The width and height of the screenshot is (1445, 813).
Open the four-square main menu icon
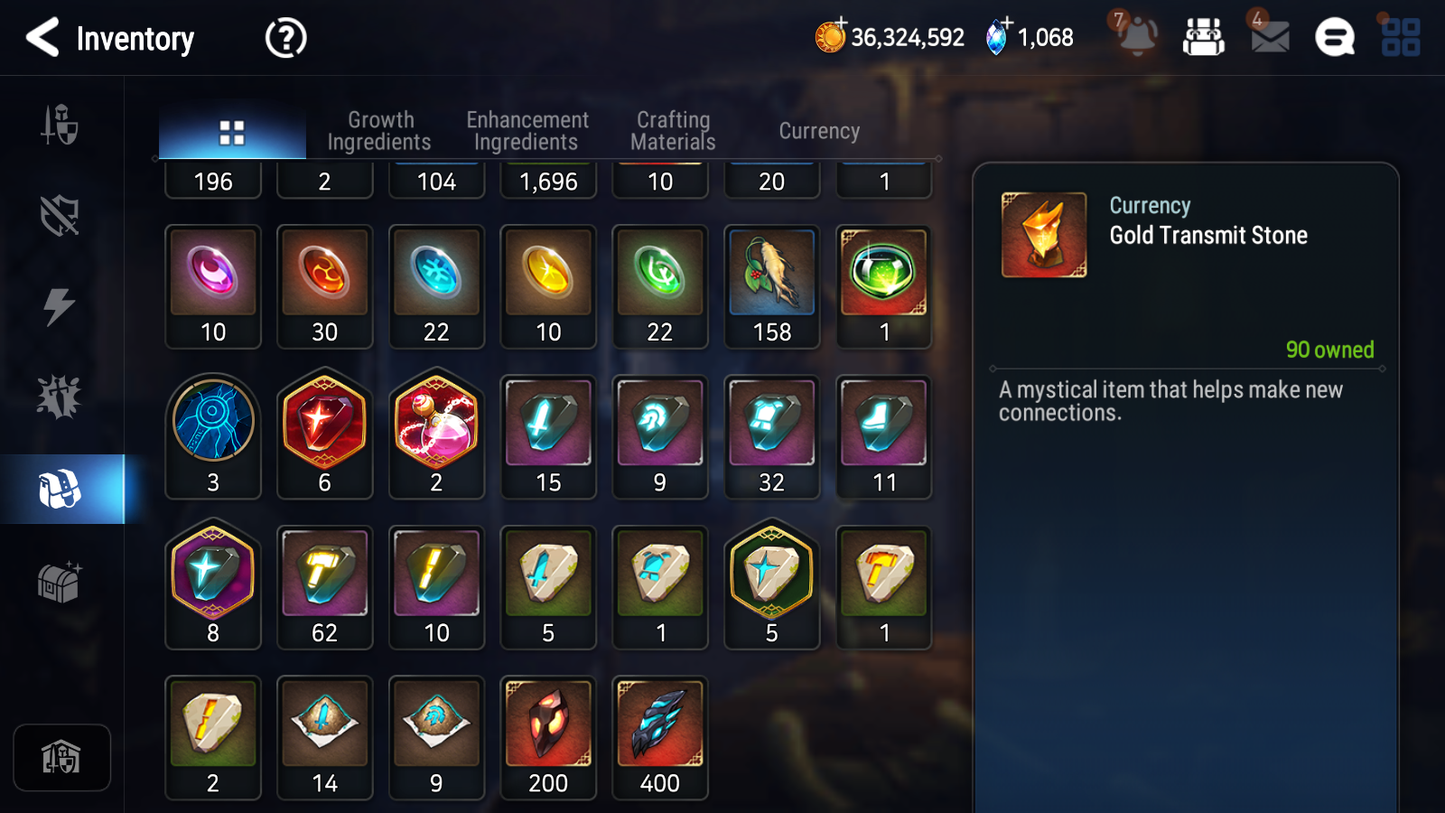[x=1400, y=38]
